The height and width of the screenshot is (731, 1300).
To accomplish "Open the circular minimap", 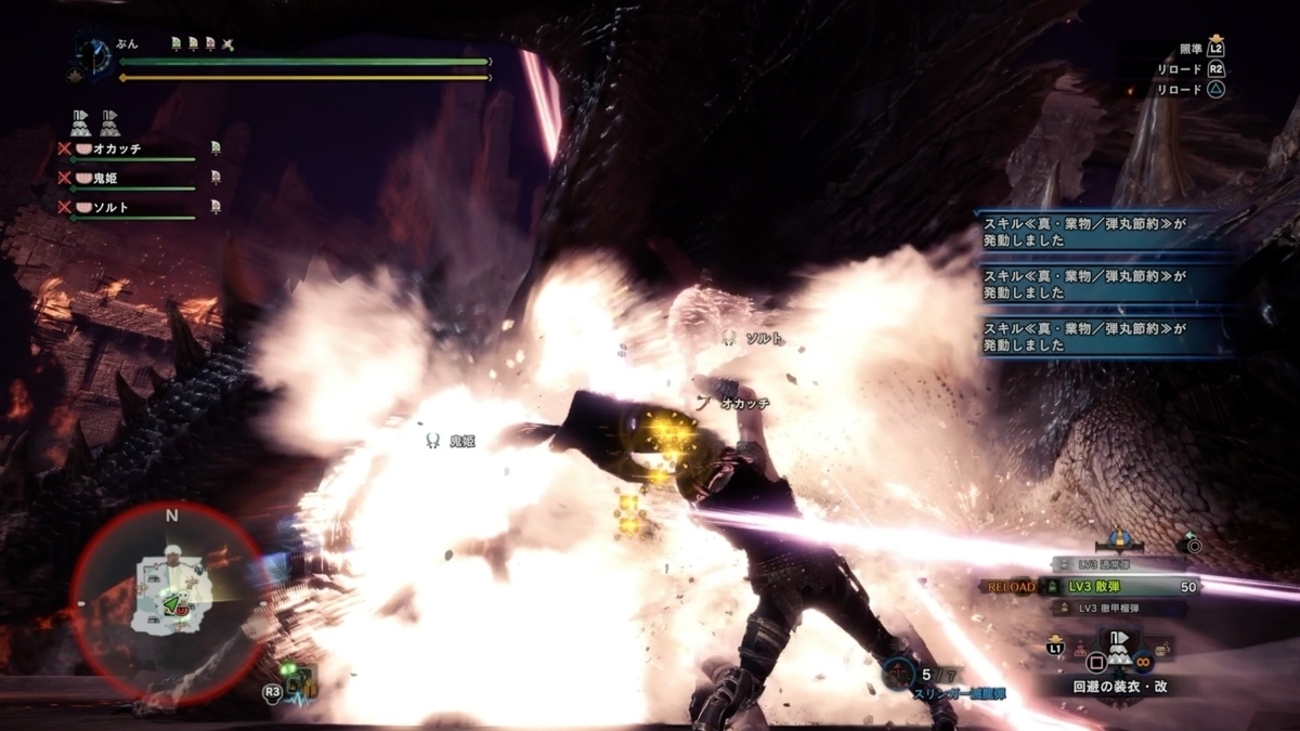I will click(170, 590).
